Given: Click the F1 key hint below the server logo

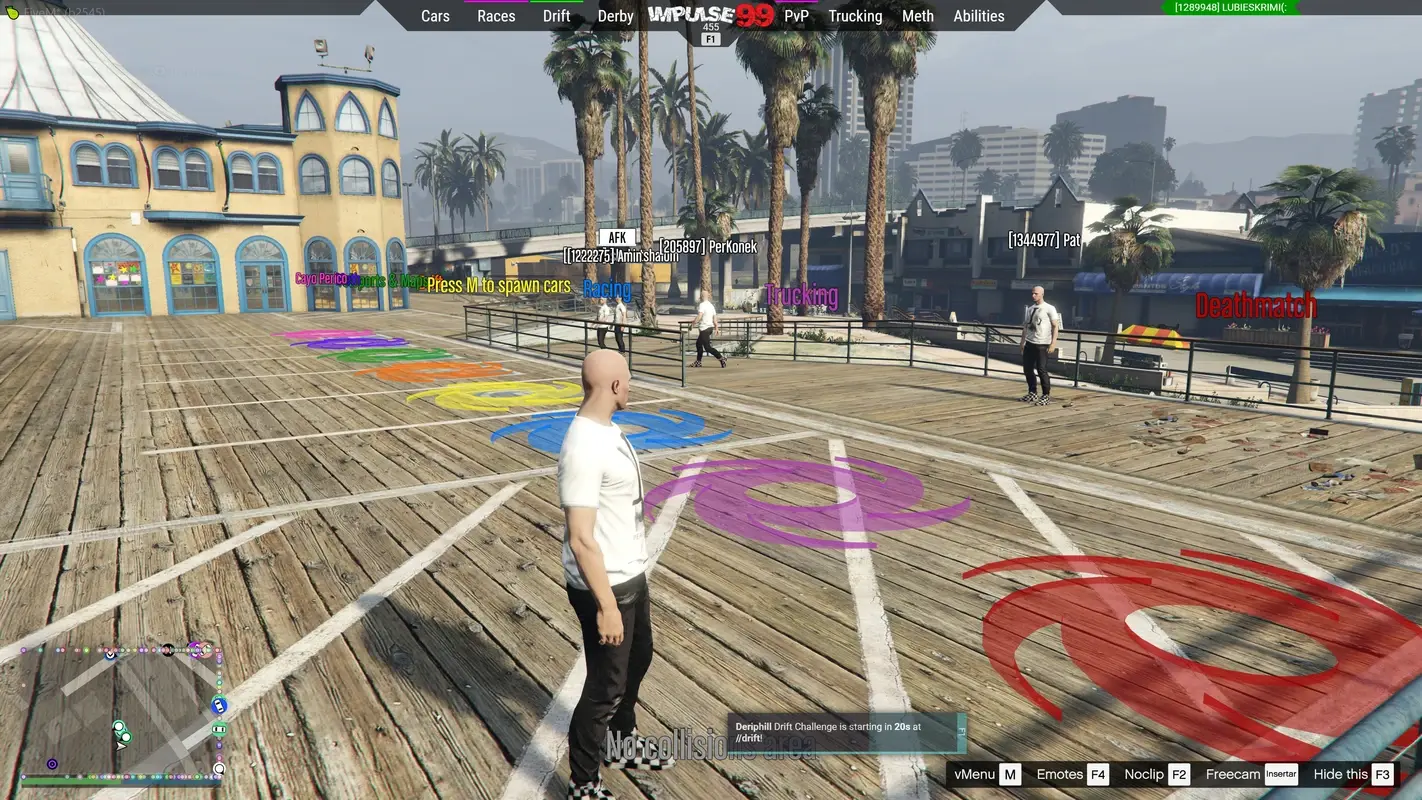Looking at the screenshot, I should click(711, 37).
